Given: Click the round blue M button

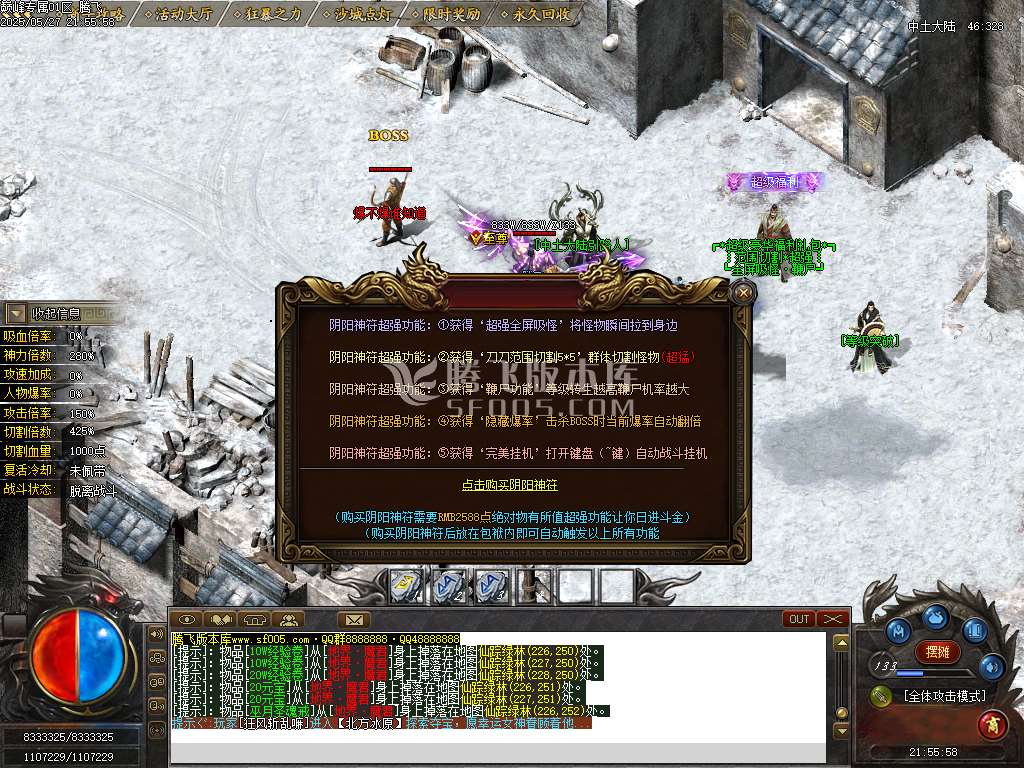Looking at the screenshot, I should click(x=899, y=631).
